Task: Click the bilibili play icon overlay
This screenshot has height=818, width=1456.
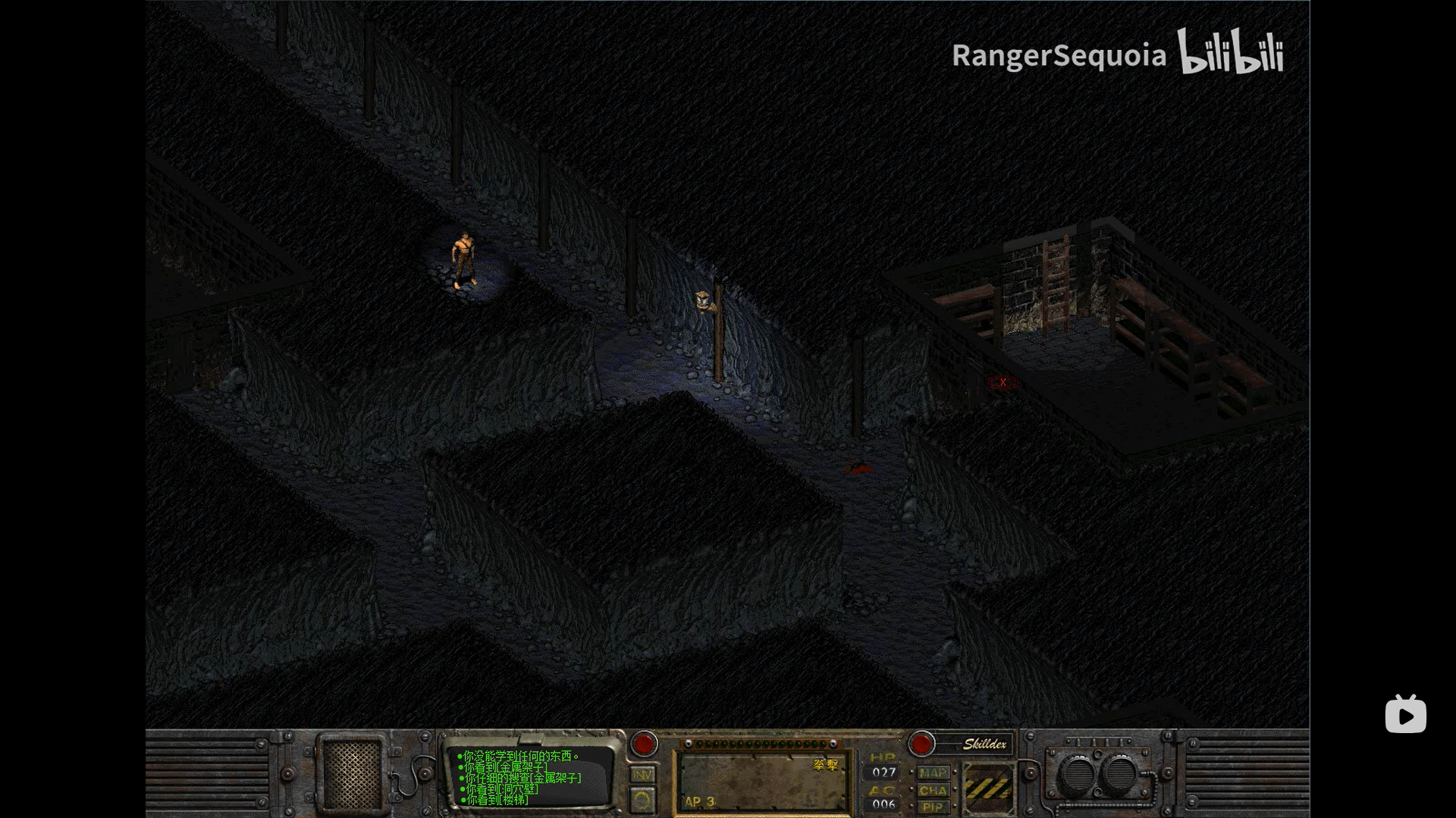Action: [1405, 714]
